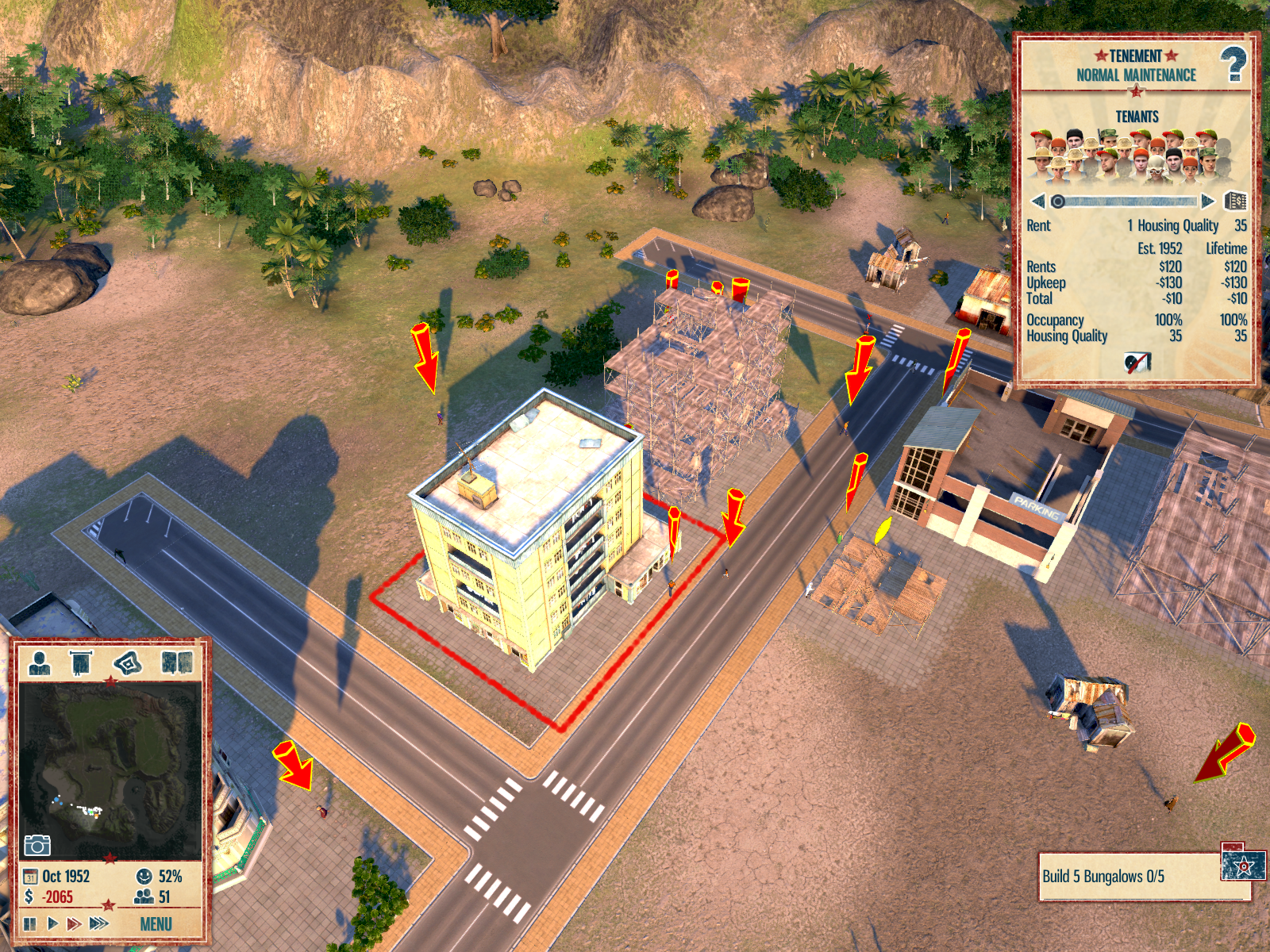The height and width of the screenshot is (952, 1270).
Task: Take a screenshot with camera icon
Action: [37, 845]
